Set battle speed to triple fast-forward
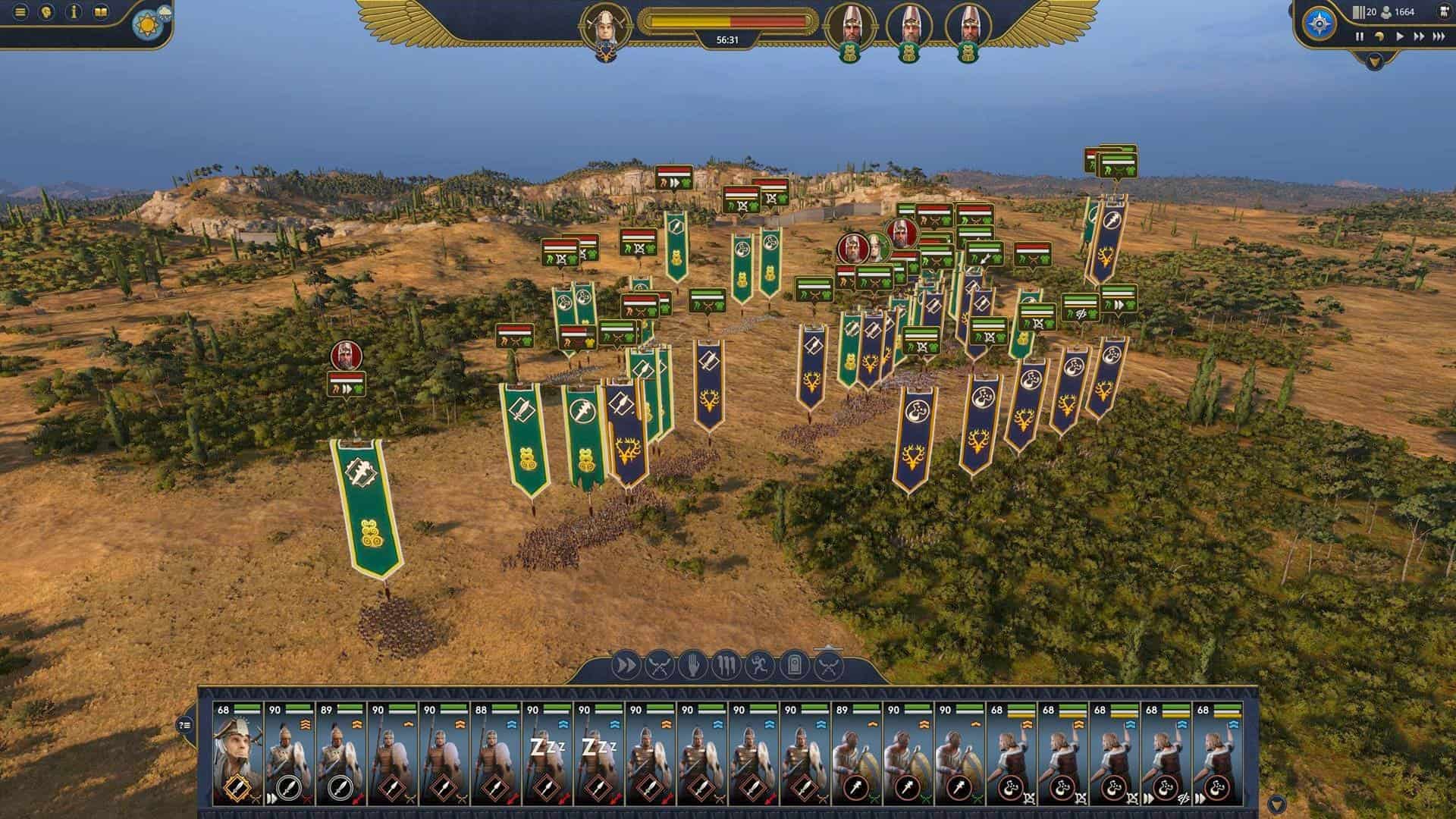Image resolution: width=1456 pixels, height=819 pixels. click(1439, 36)
